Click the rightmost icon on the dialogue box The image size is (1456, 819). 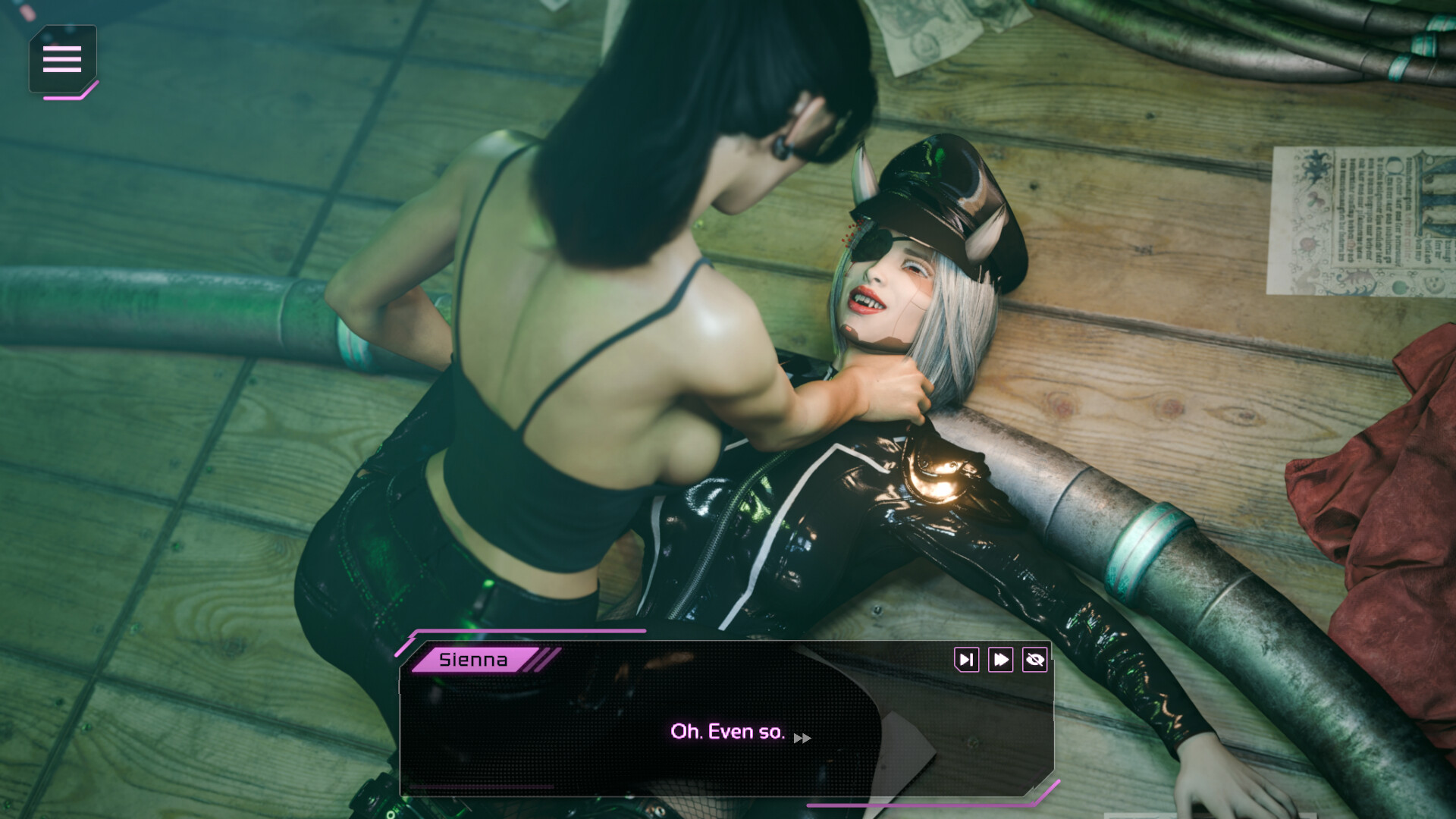(1035, 660)
